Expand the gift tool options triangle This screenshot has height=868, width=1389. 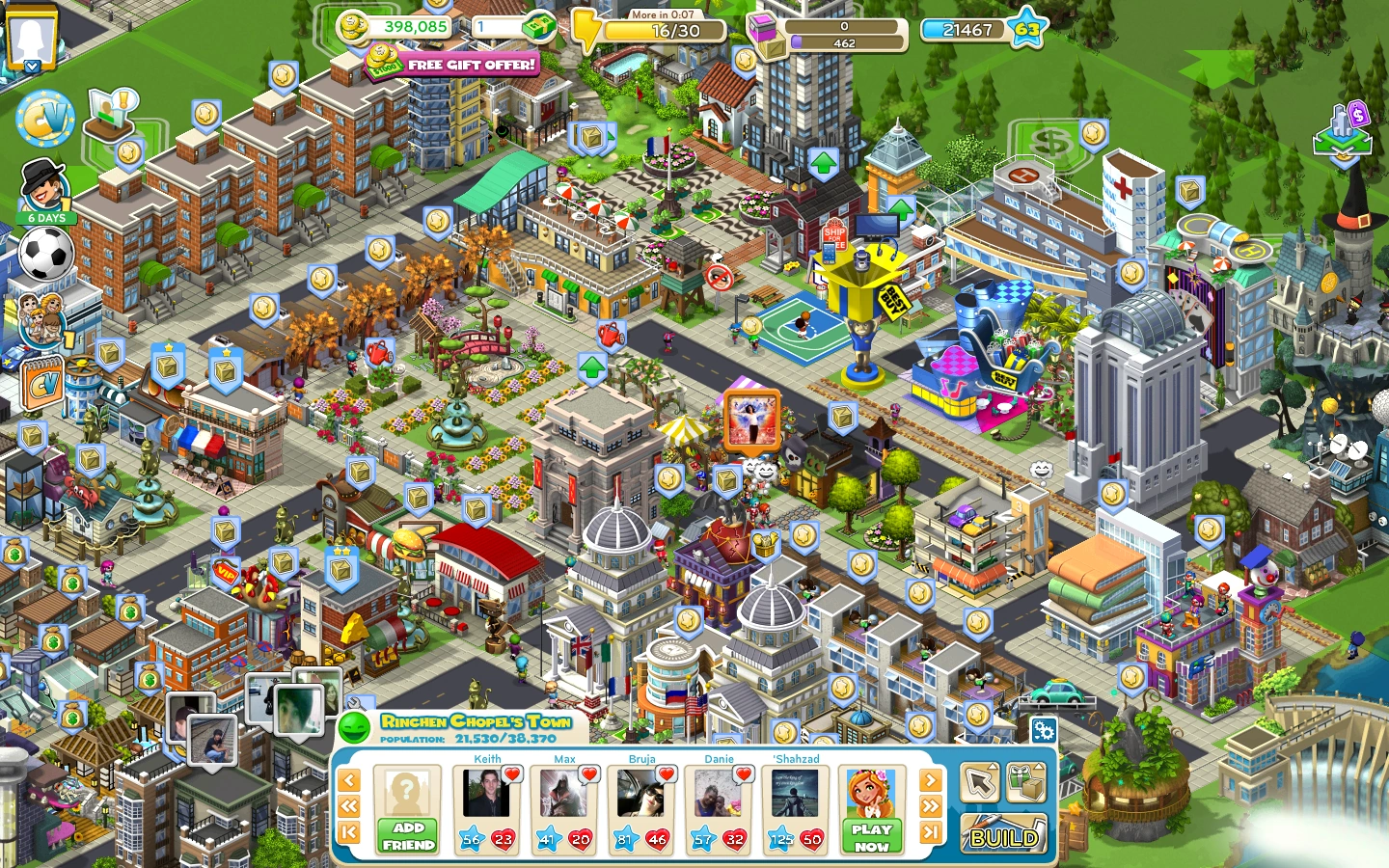(1040, 766)
